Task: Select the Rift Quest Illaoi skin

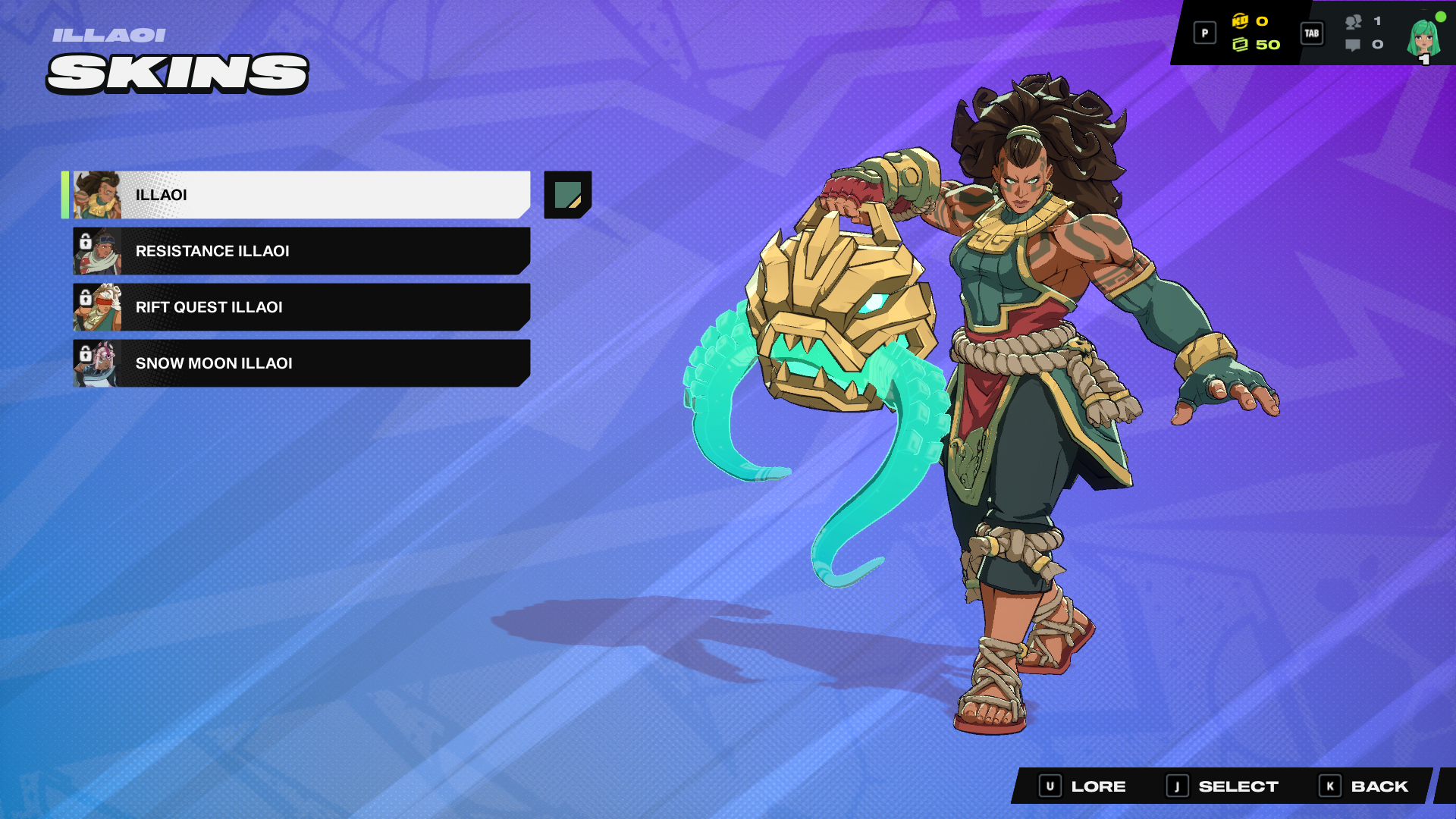Action: tap(303, 307)
